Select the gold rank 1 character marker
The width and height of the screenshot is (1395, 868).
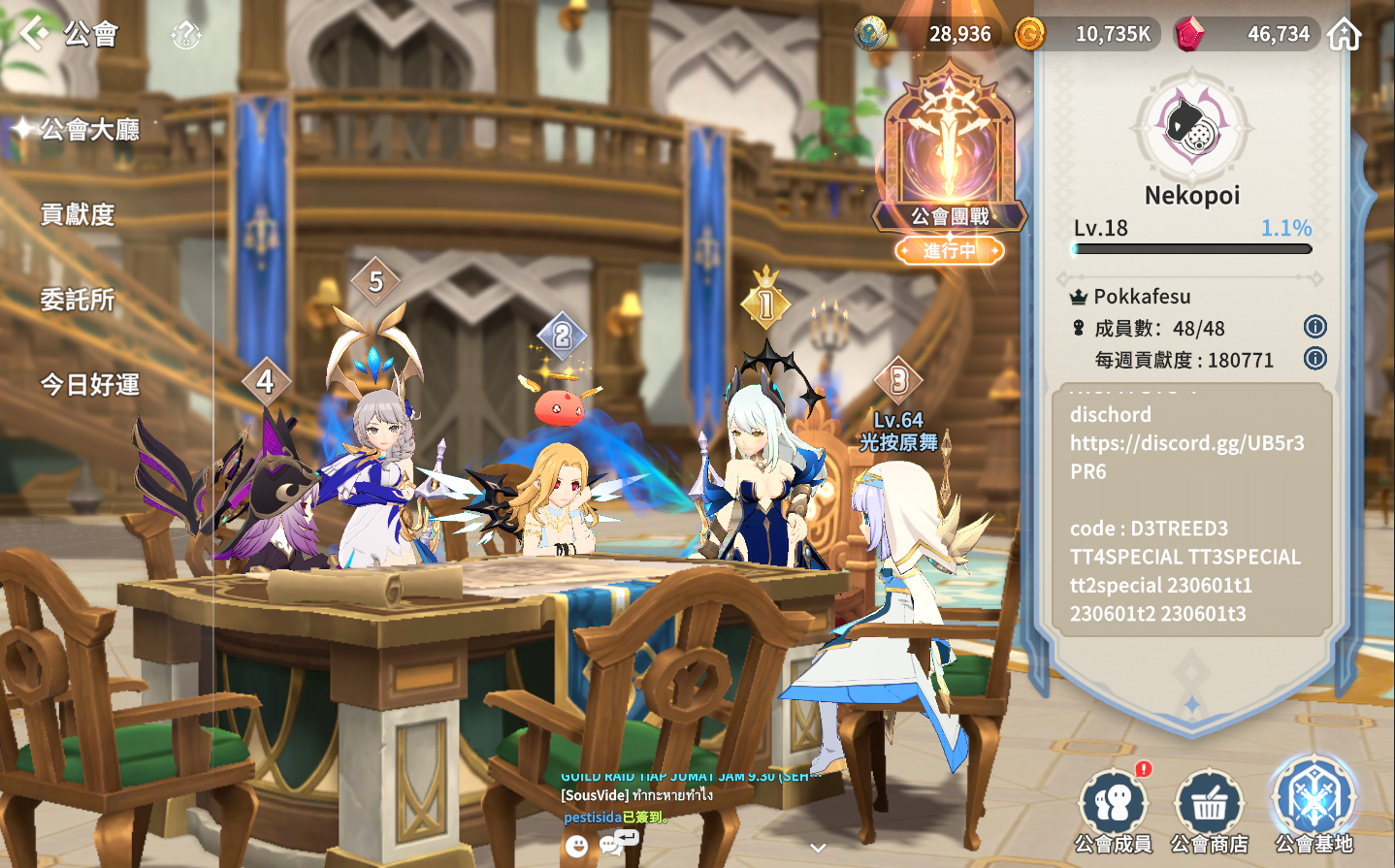point(766,304)
